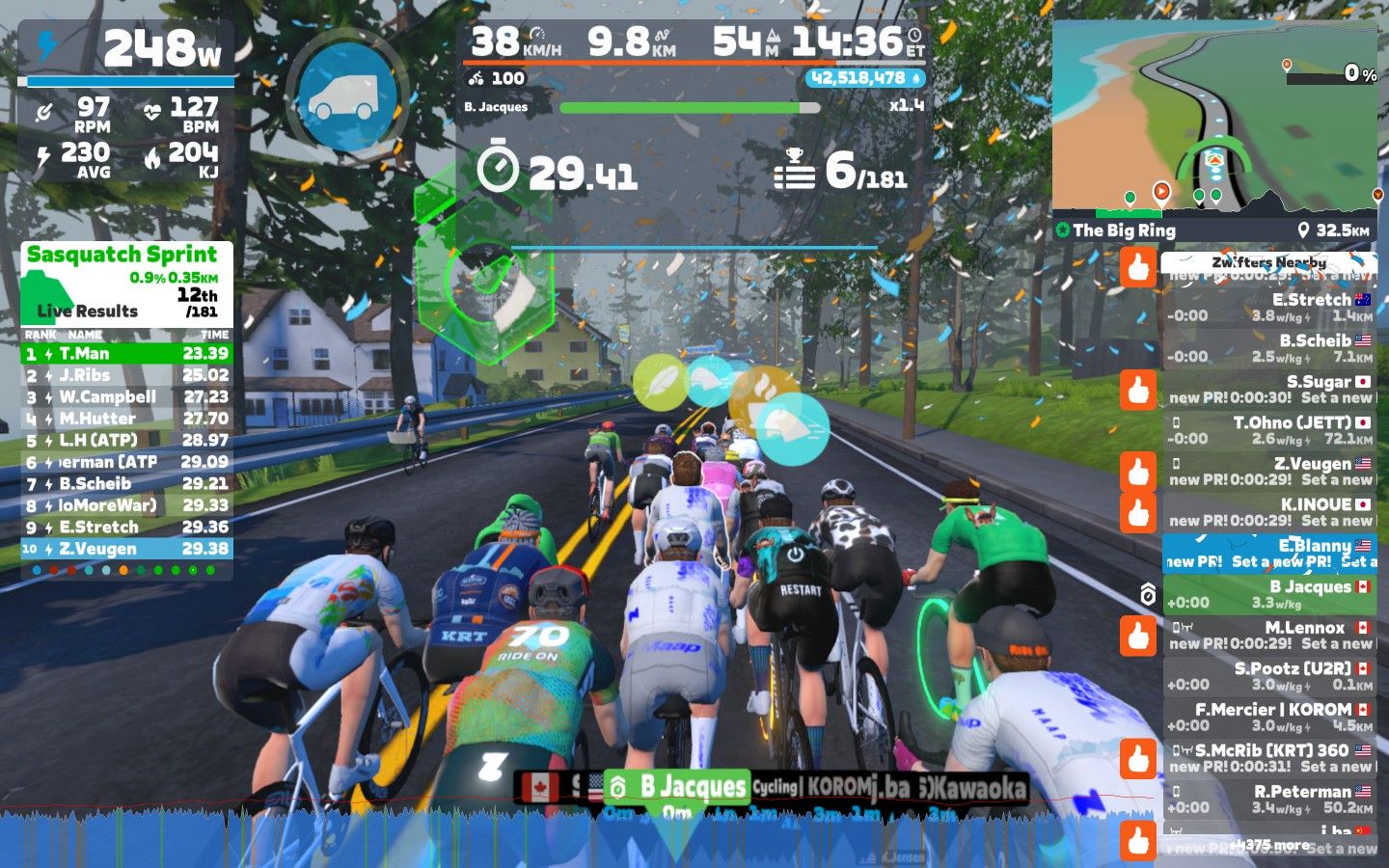Viewport: 1389px width, 868px height.
Task: Select F.Mercier | KOROM rider row
Action: pyautogui.click(x=1268, y=717)
